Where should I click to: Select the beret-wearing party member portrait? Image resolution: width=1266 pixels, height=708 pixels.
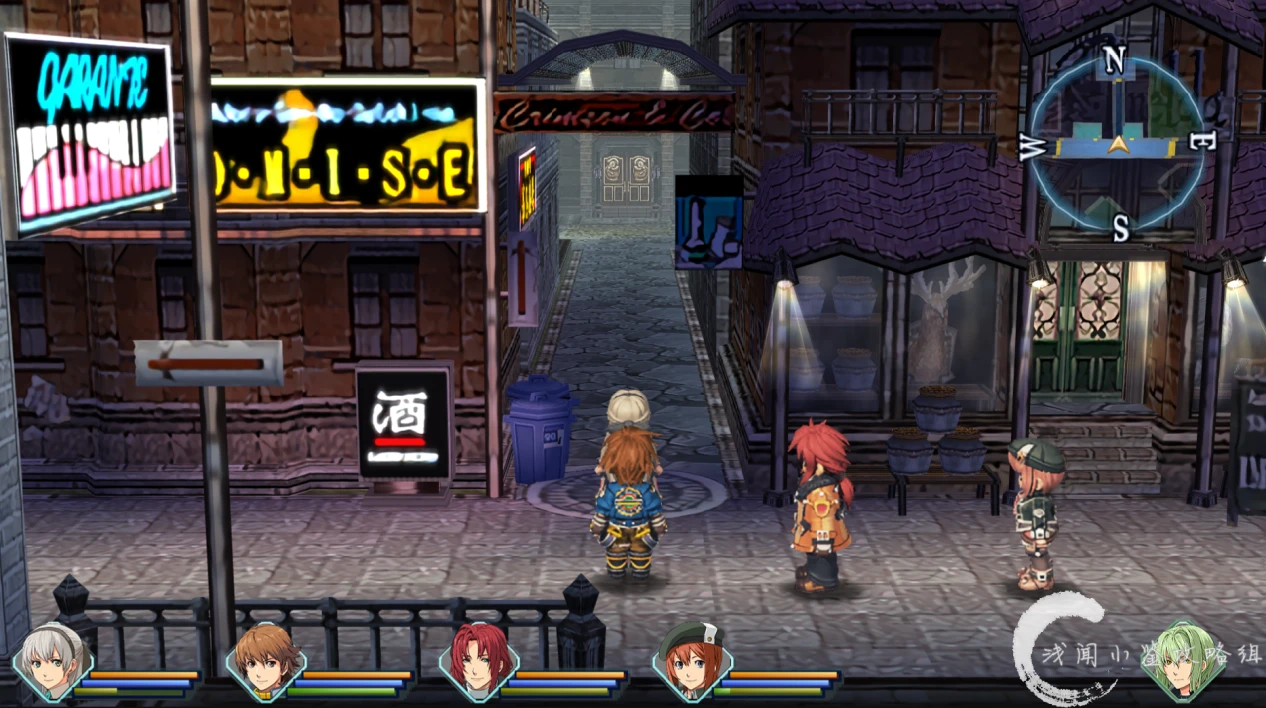point(692,662)
